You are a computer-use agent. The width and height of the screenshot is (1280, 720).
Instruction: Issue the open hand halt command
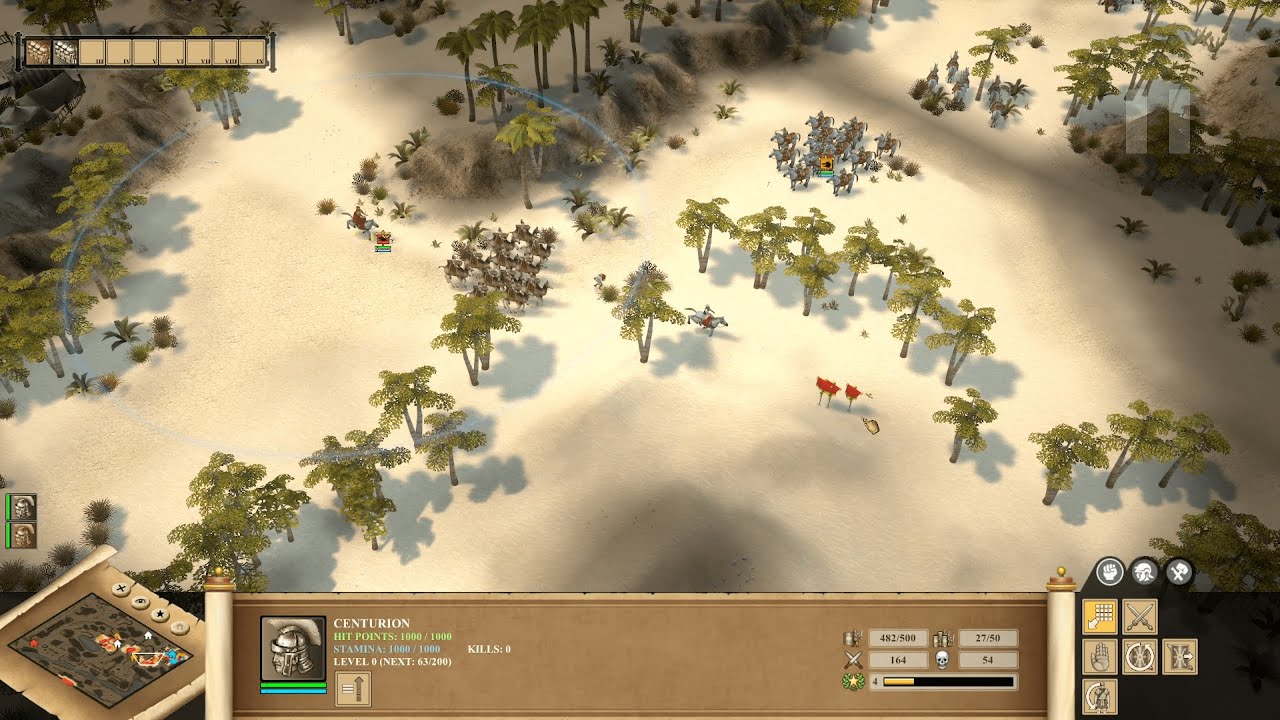point(1100,657)
